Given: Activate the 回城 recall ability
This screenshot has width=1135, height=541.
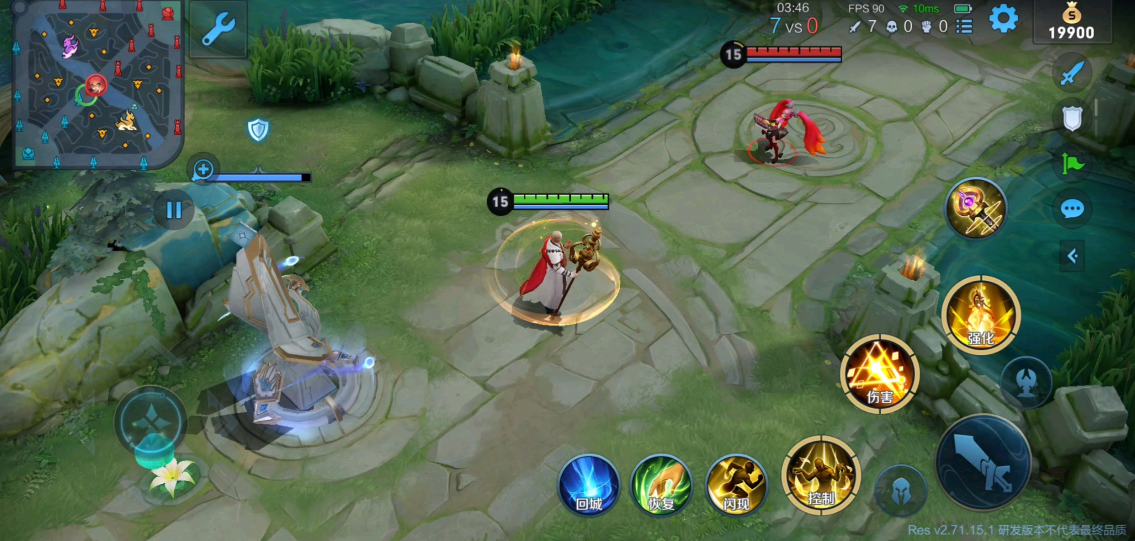Looking at the screenshot, I should 588,484.
